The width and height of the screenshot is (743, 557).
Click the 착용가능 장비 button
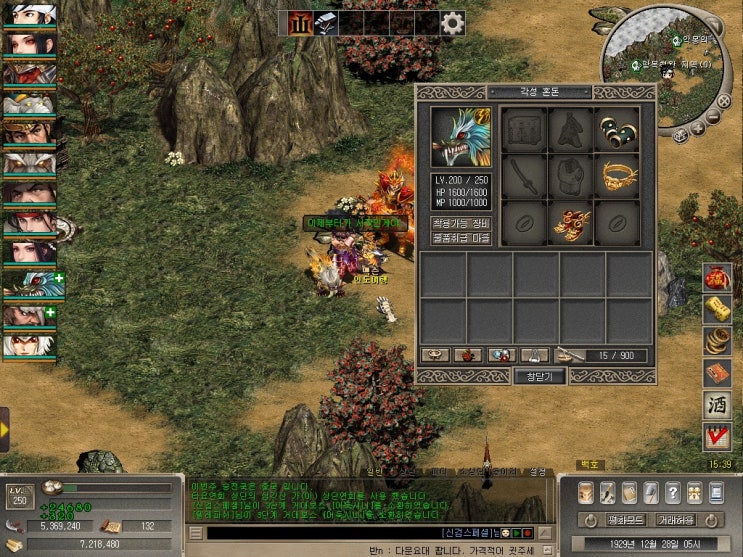click(x=460, y=223)
